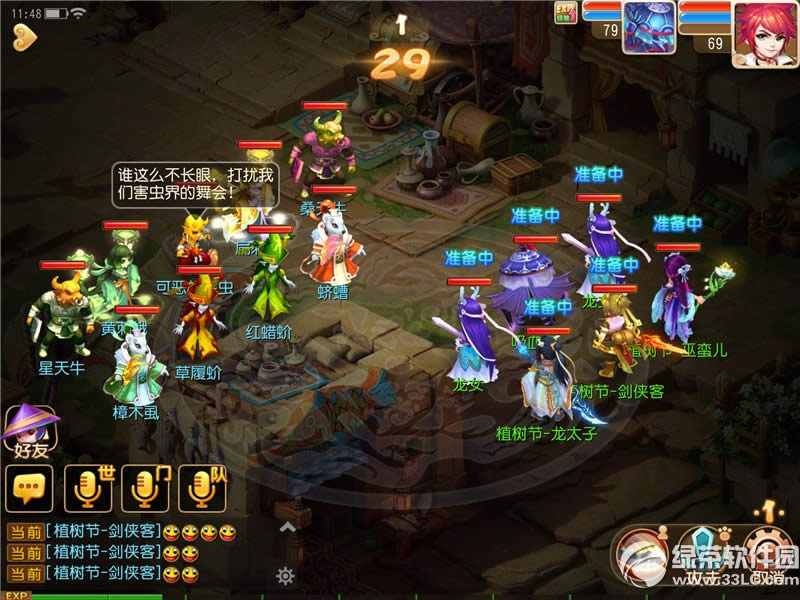The width and height of the screenshot is (800, 600).
Task: Open chat settings gear icon
Action: click(286, 575)
